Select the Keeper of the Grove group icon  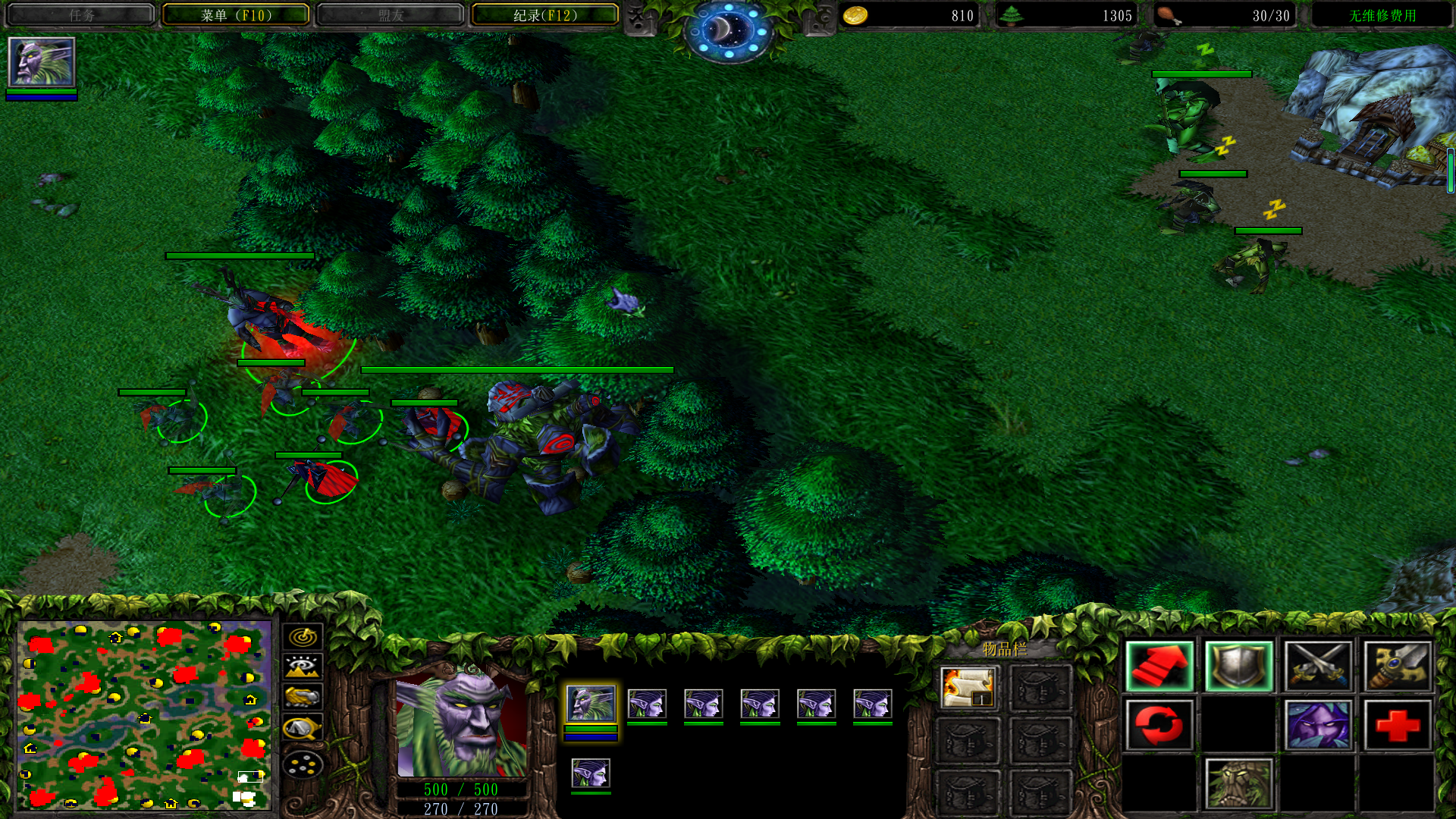coord(591,704)
